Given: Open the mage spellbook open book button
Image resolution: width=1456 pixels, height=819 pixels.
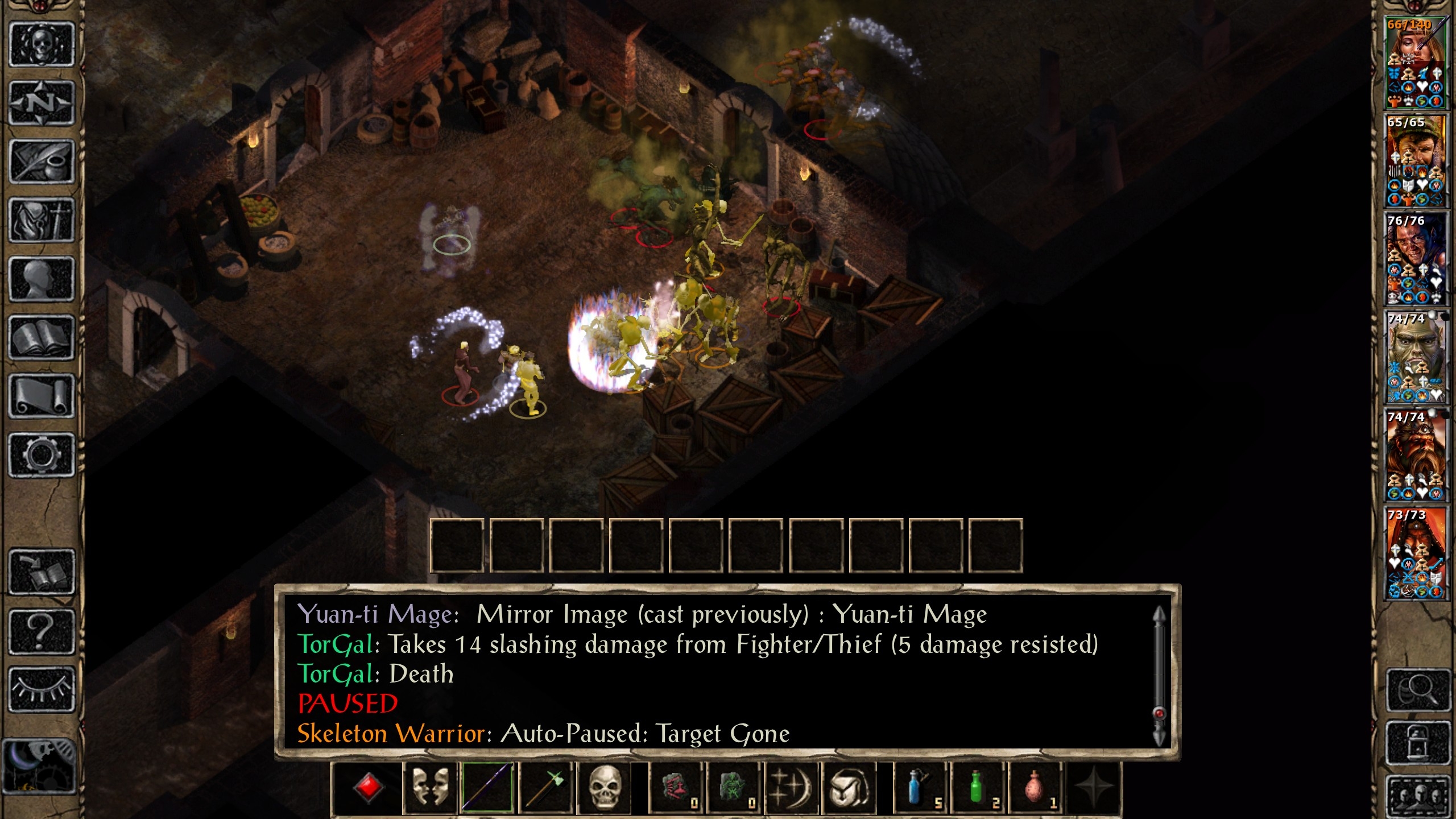Looking at the screenshot, I should [42, 338].
